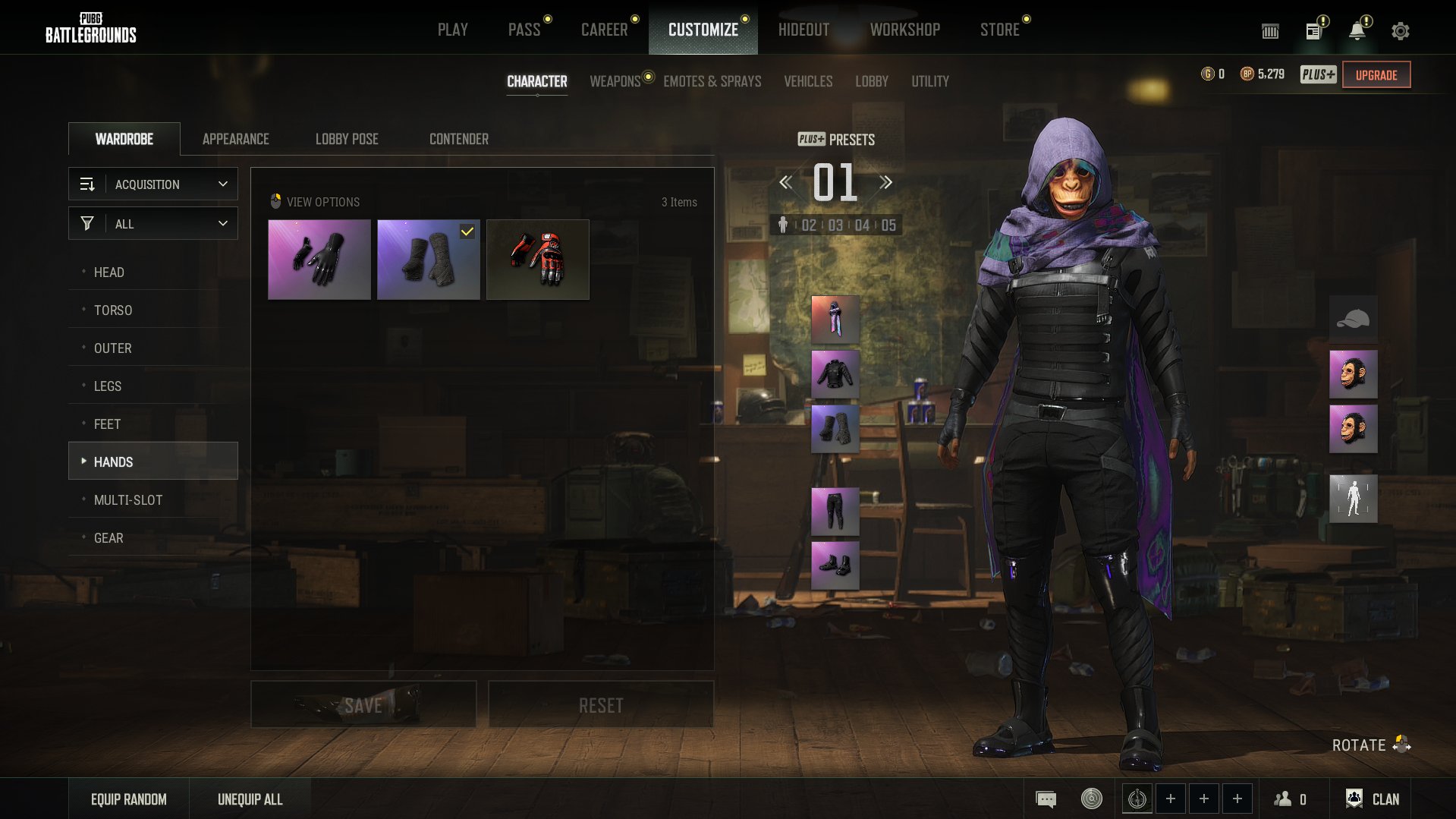Image resolution: width=1456 pixels, height=819 pixels.
Task: Select the Torso wardrobe category
Action: click(x=113, y=310)
